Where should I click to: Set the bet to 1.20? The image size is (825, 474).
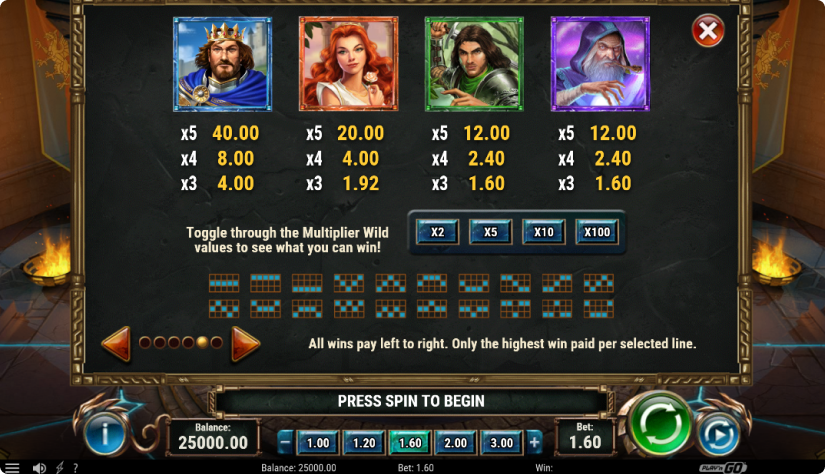pyautogui.click(x=363, y=442)
